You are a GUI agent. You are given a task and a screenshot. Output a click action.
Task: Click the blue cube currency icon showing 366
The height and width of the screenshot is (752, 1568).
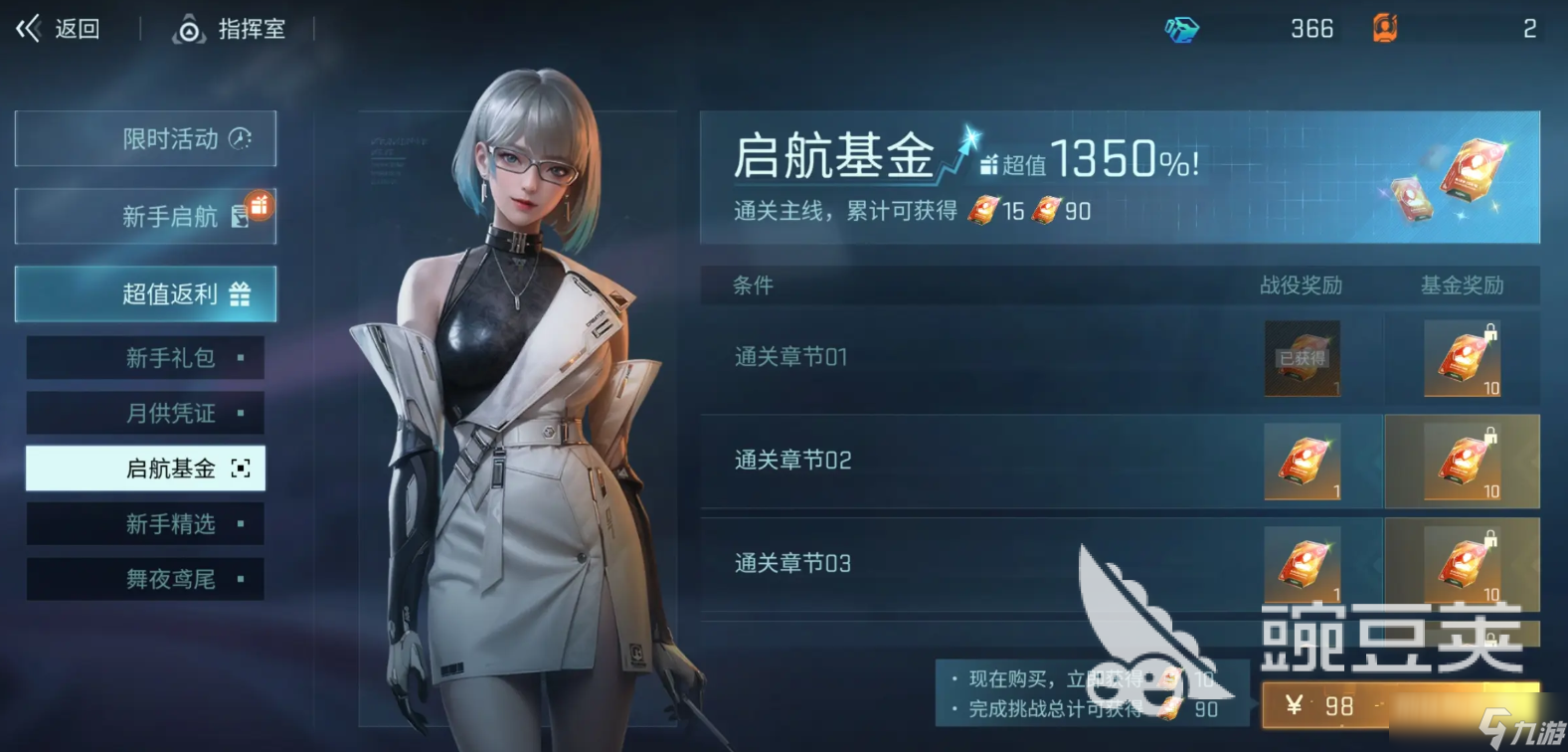pos(1183,29)
